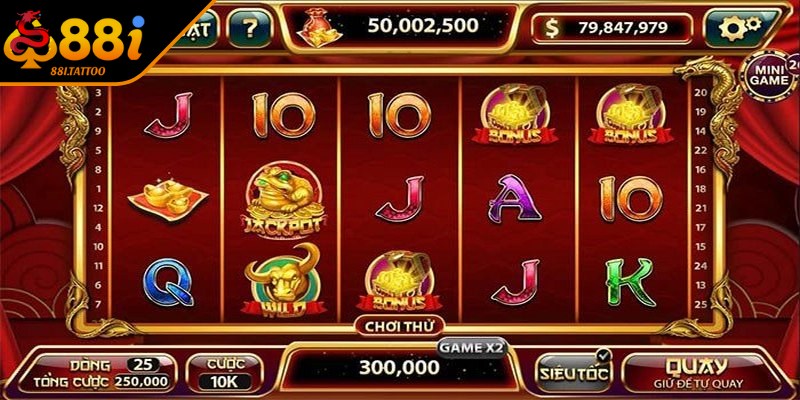Open the gear settings menu
800x400 pixels.
(x=742, y=28)
